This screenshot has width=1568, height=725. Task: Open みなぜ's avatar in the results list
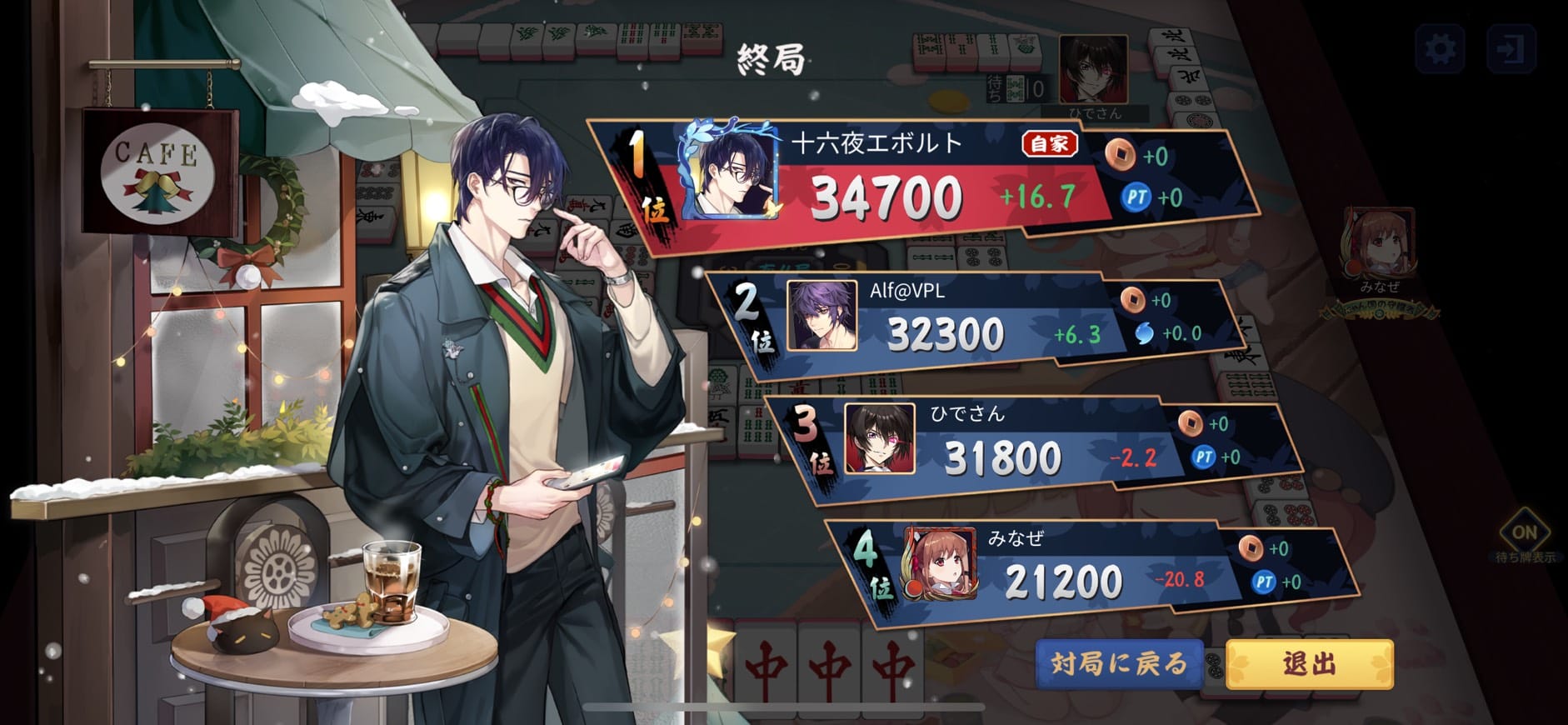940,564
